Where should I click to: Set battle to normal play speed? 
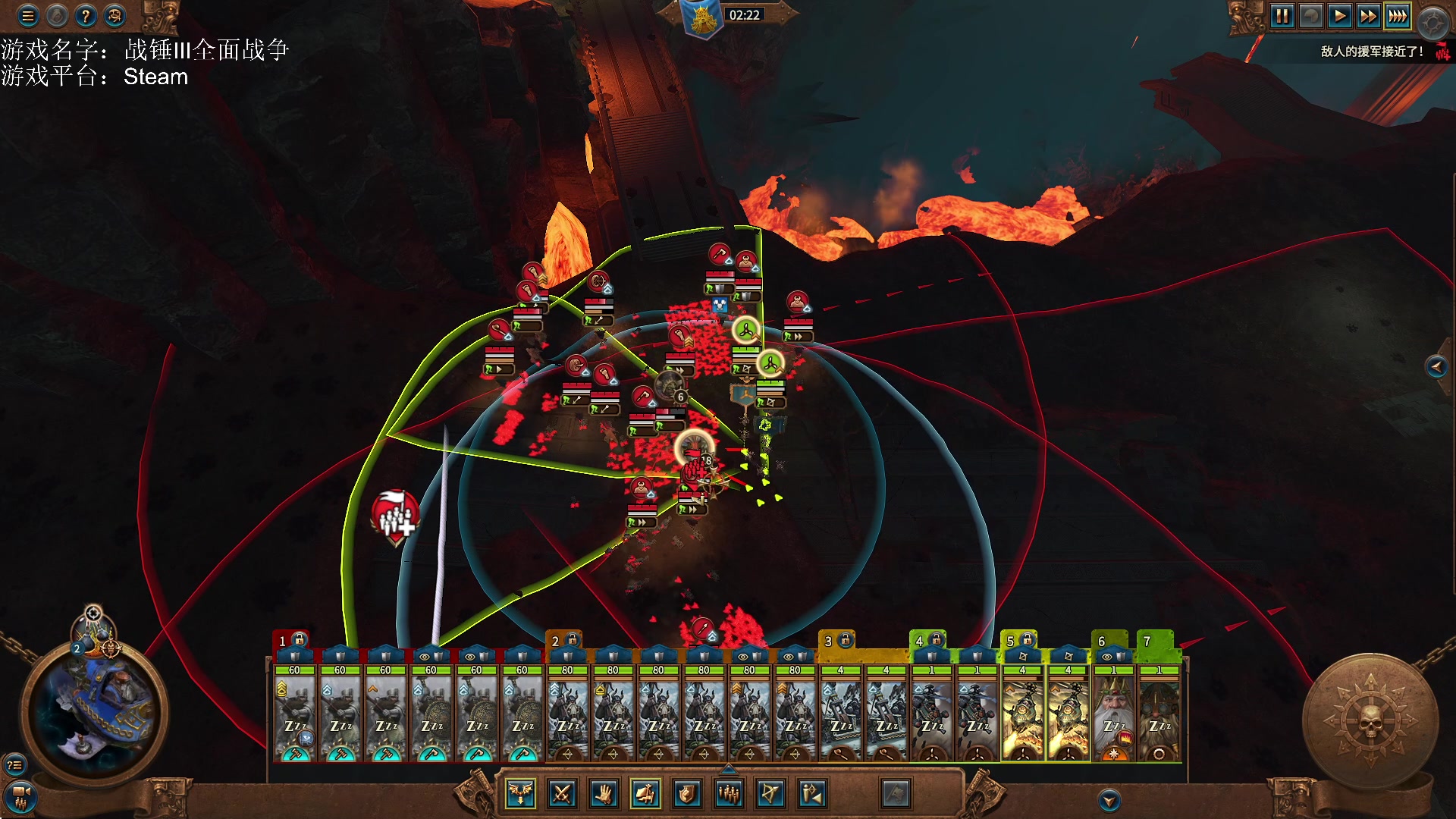1339,16
